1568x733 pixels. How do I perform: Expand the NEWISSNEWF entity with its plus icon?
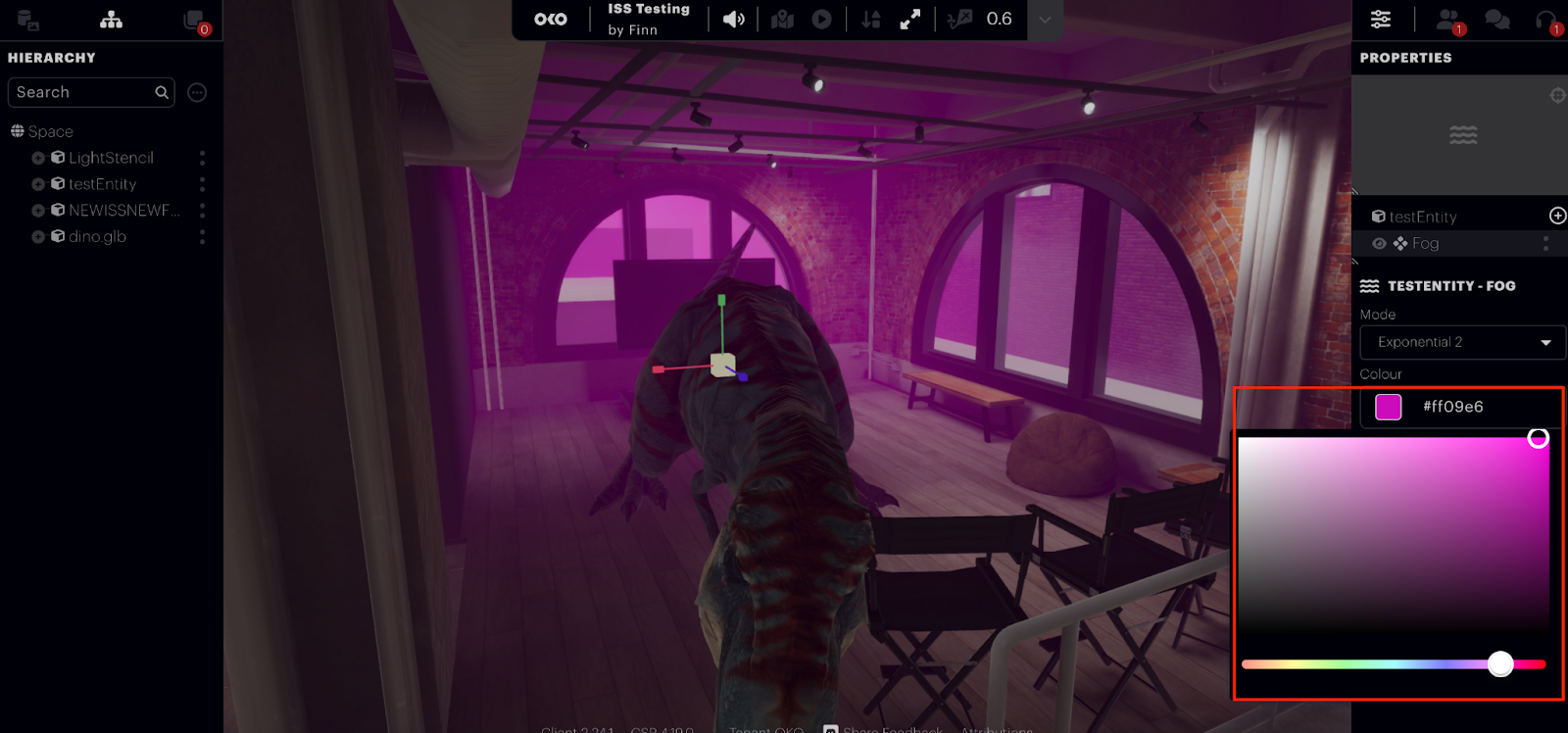pyautogui.click(x=38, y=211)
